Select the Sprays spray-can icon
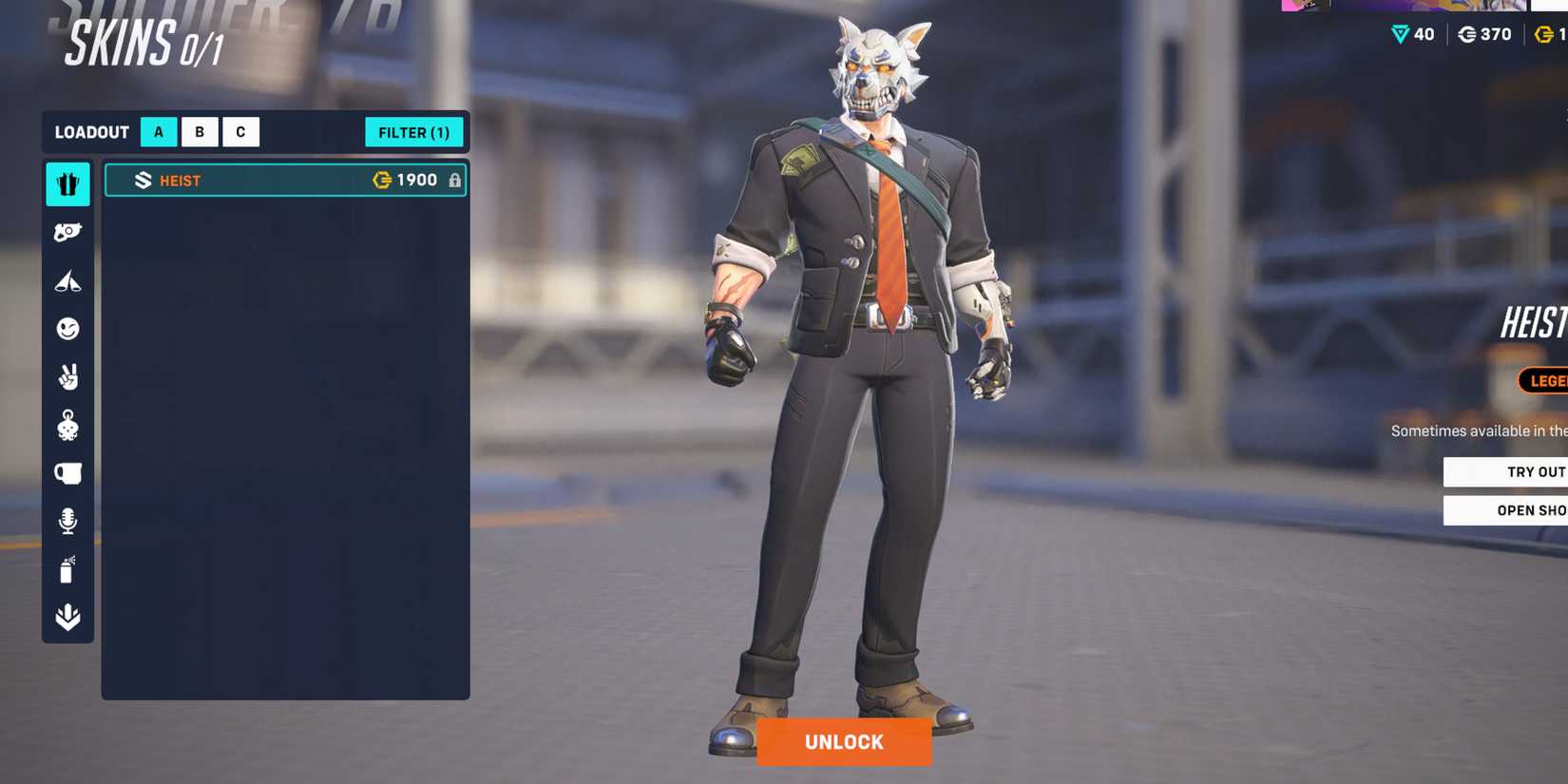1568x784 pixels. [x=67, y=567]
